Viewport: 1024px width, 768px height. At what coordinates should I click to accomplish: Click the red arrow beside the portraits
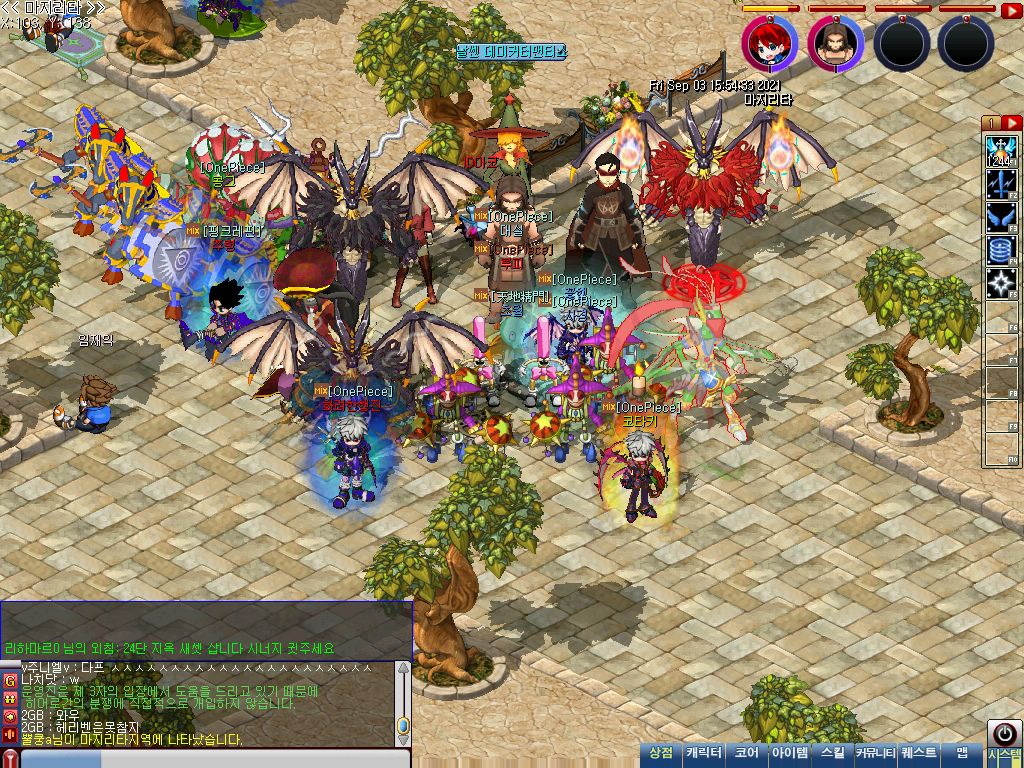1011,11
